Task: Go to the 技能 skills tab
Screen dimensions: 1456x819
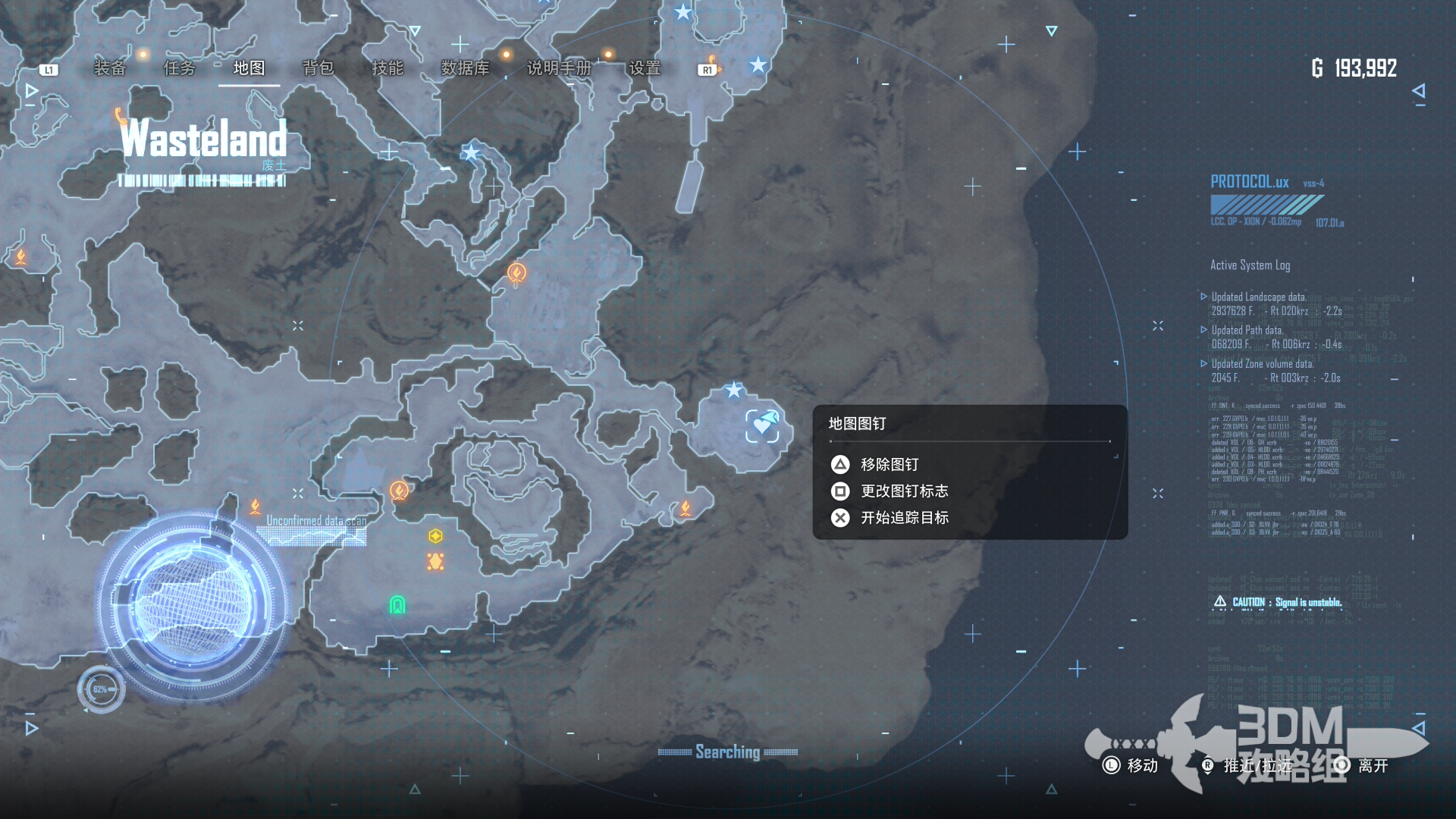Action: [x=388, y=68]
